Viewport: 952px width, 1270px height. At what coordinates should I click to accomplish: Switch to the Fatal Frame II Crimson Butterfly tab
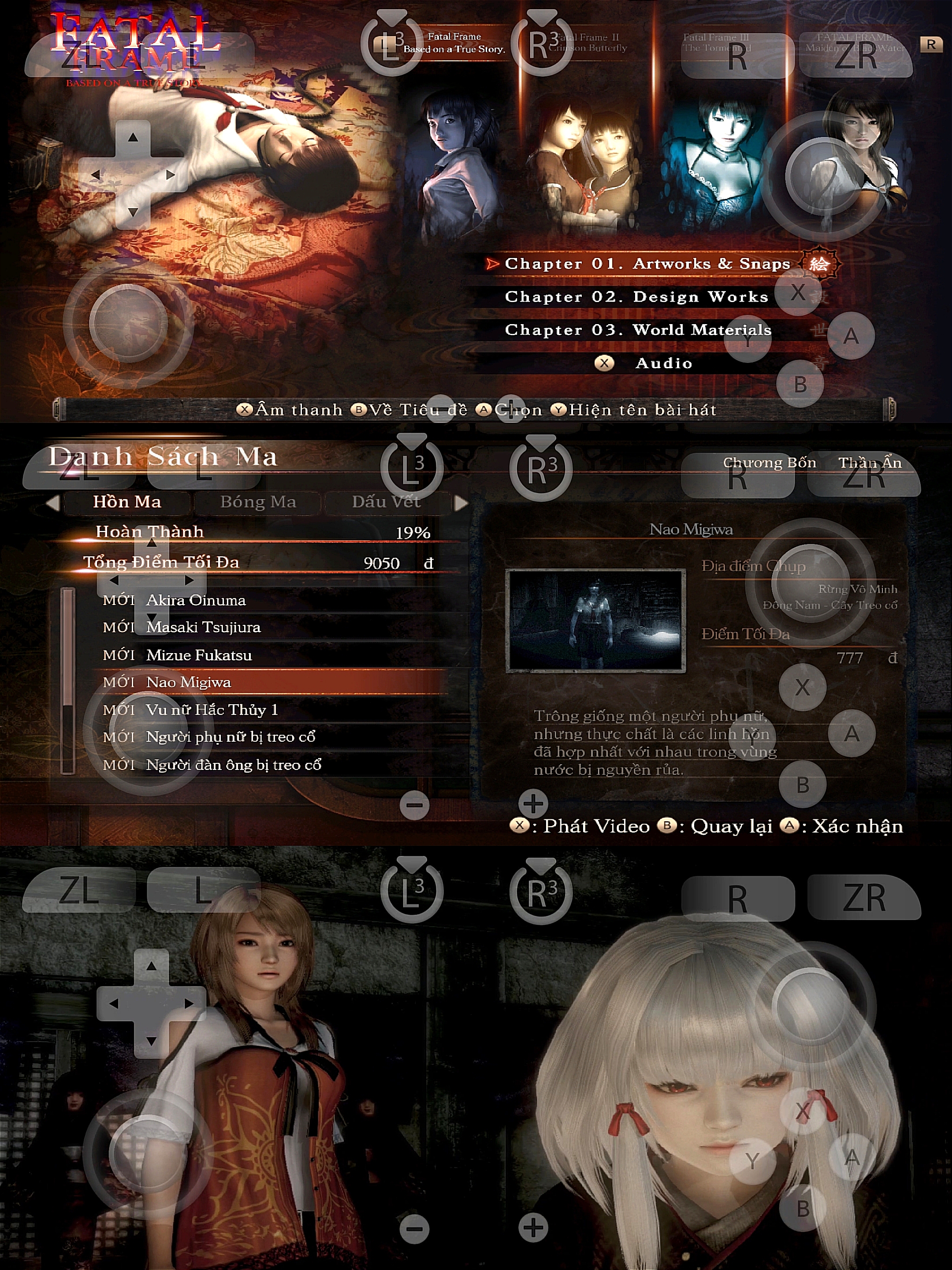pos(588,42)
